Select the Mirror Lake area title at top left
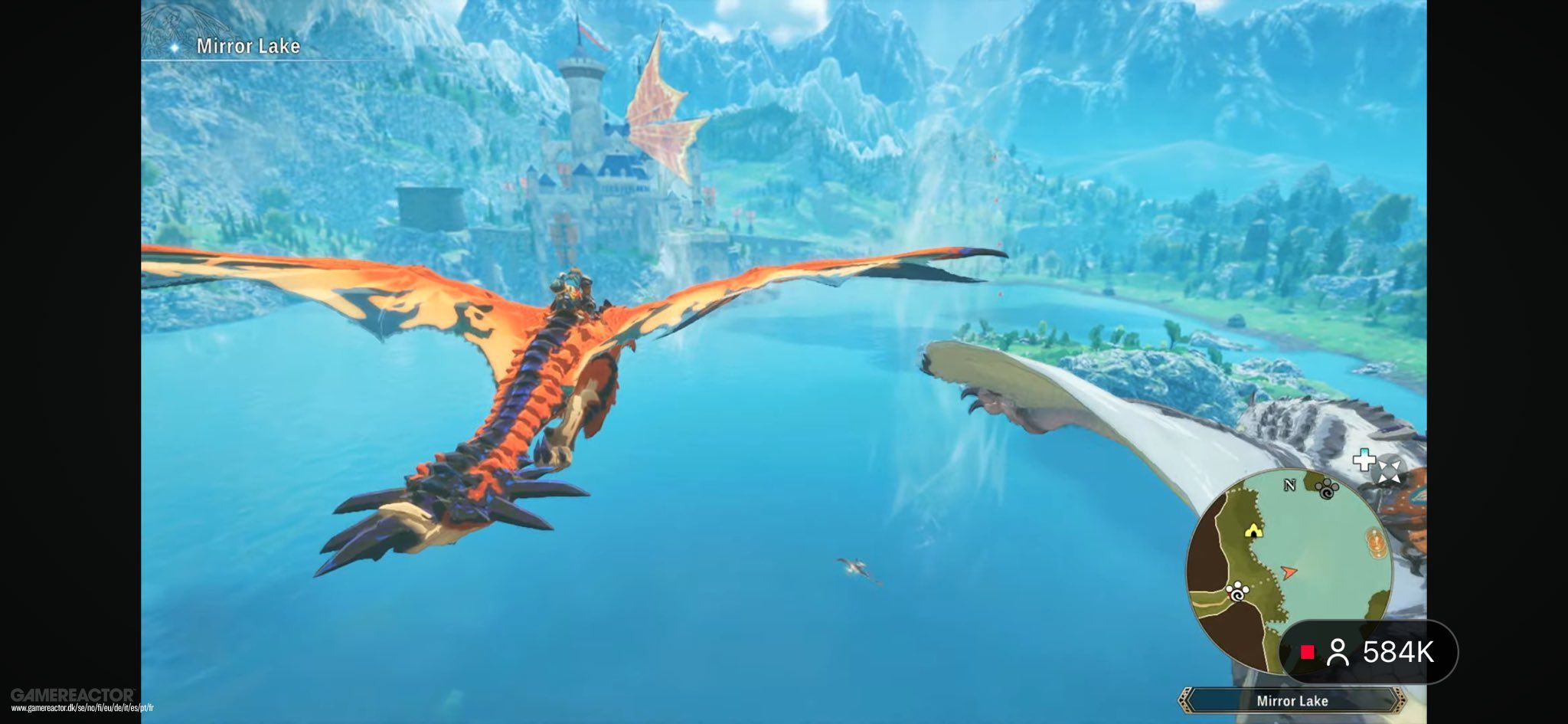 [249, 47]
